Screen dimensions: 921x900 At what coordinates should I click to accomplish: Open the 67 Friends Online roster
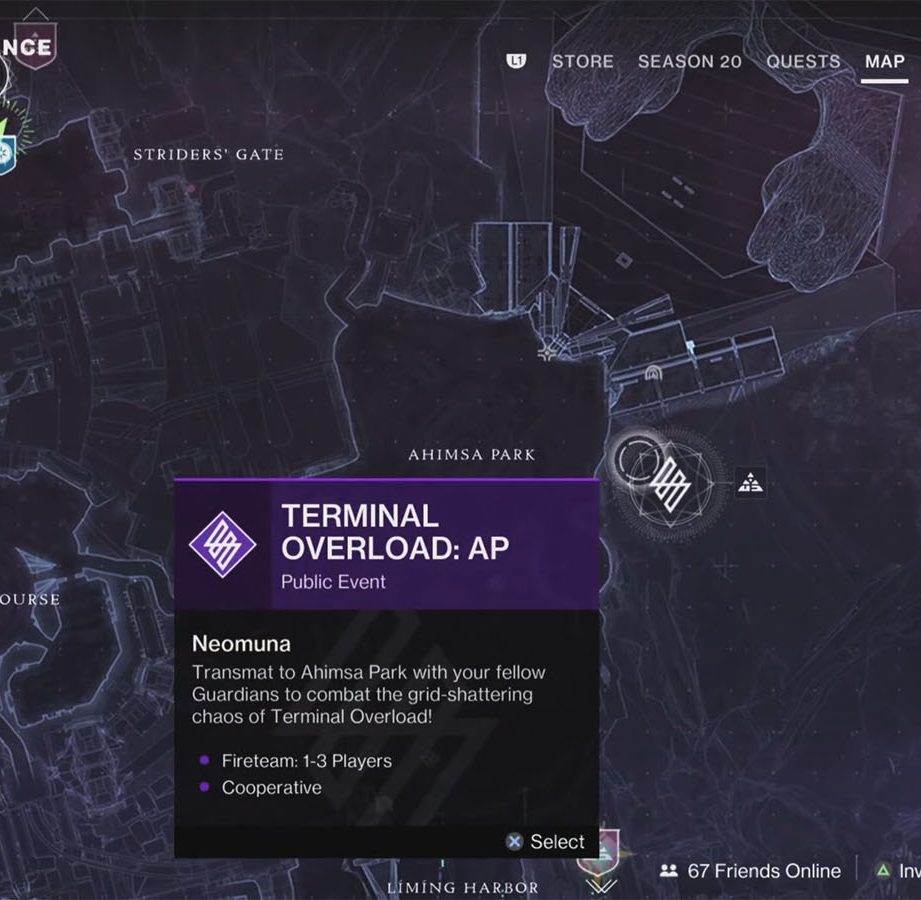(752, 871)
